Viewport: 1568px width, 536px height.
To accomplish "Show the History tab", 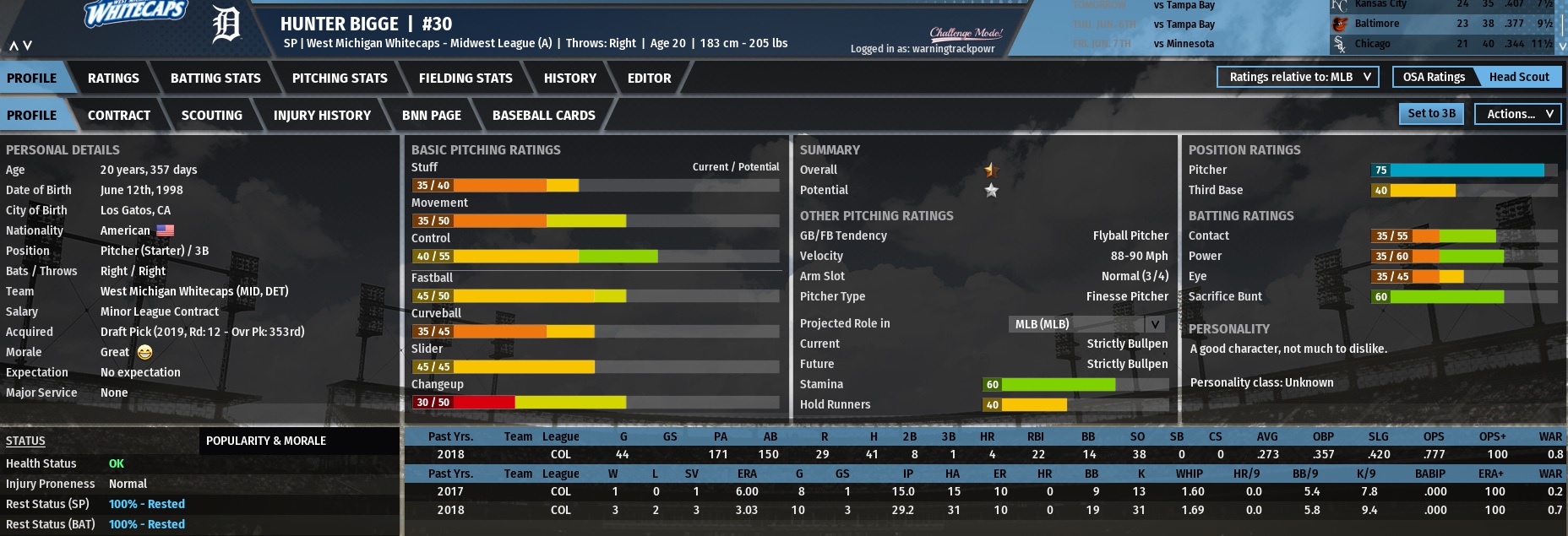I will (x=569, y=78).
